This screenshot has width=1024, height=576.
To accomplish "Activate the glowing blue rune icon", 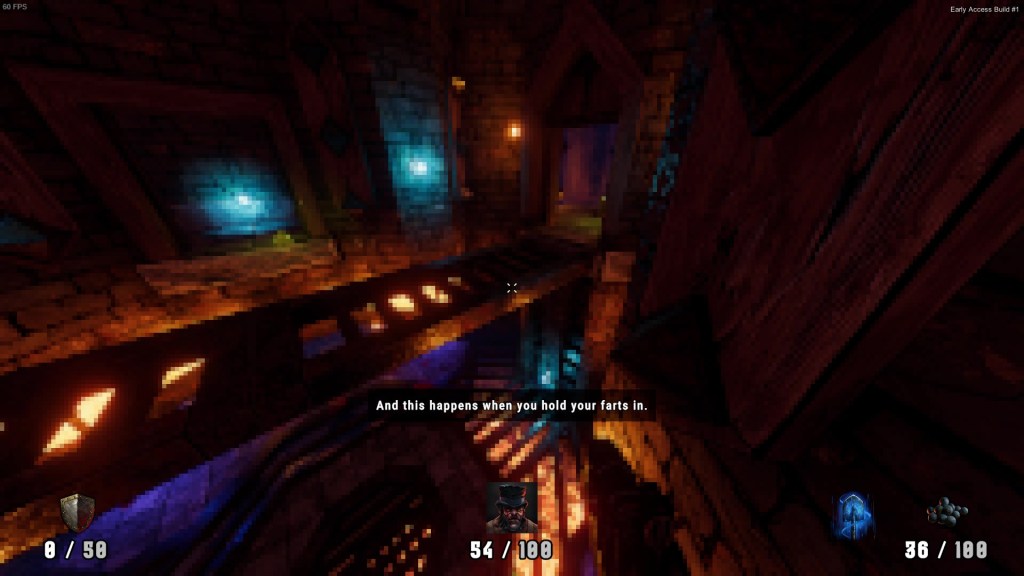I will [x=853, y=515].
